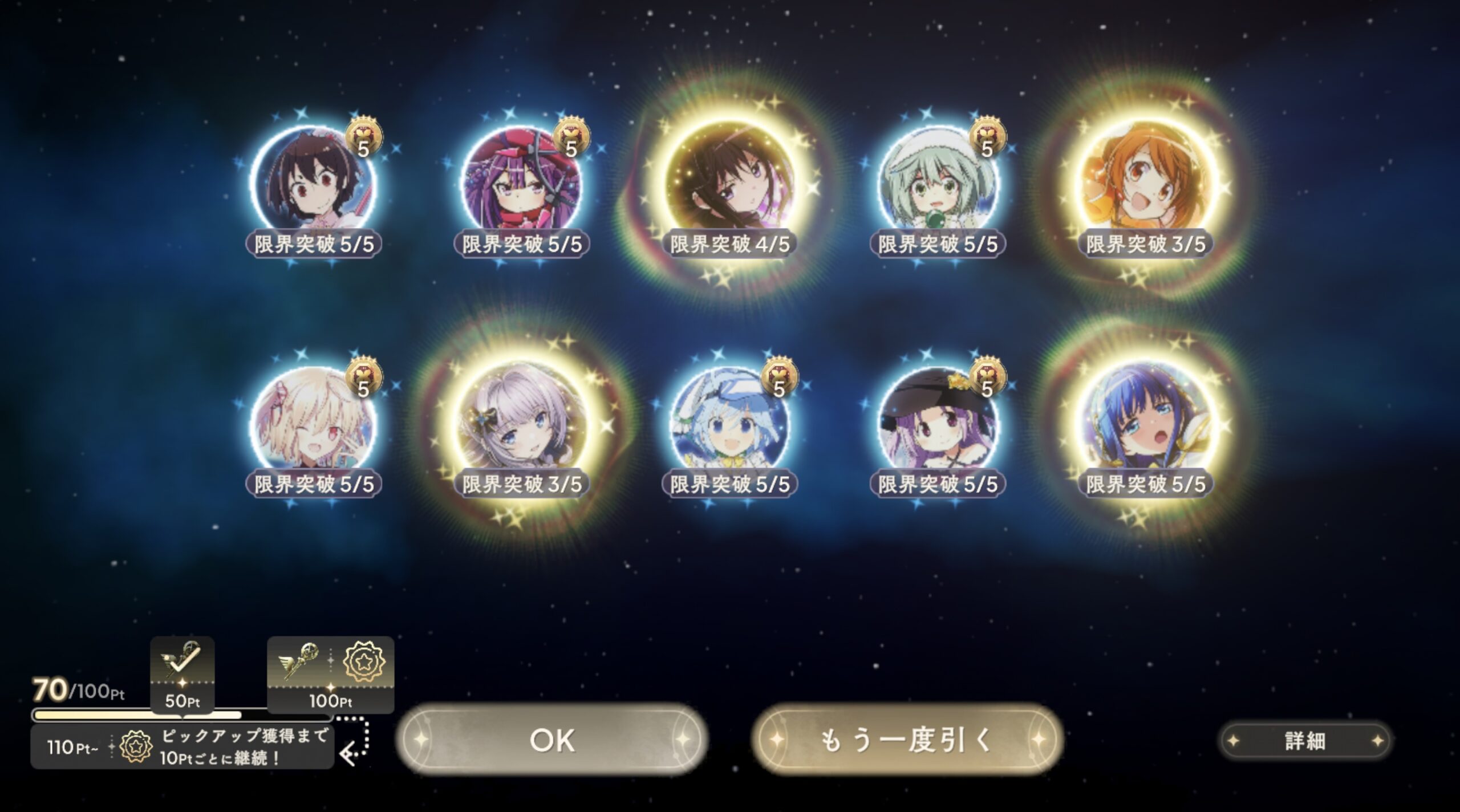
Task: Pull again with もう一度引く button
Action: (x=907, y=740)
